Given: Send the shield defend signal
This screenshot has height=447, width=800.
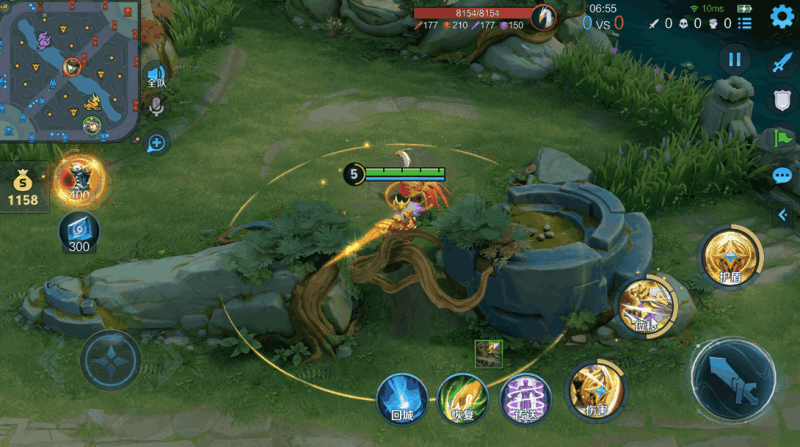Looking at the screenshot, I should [x=782, y=99].
